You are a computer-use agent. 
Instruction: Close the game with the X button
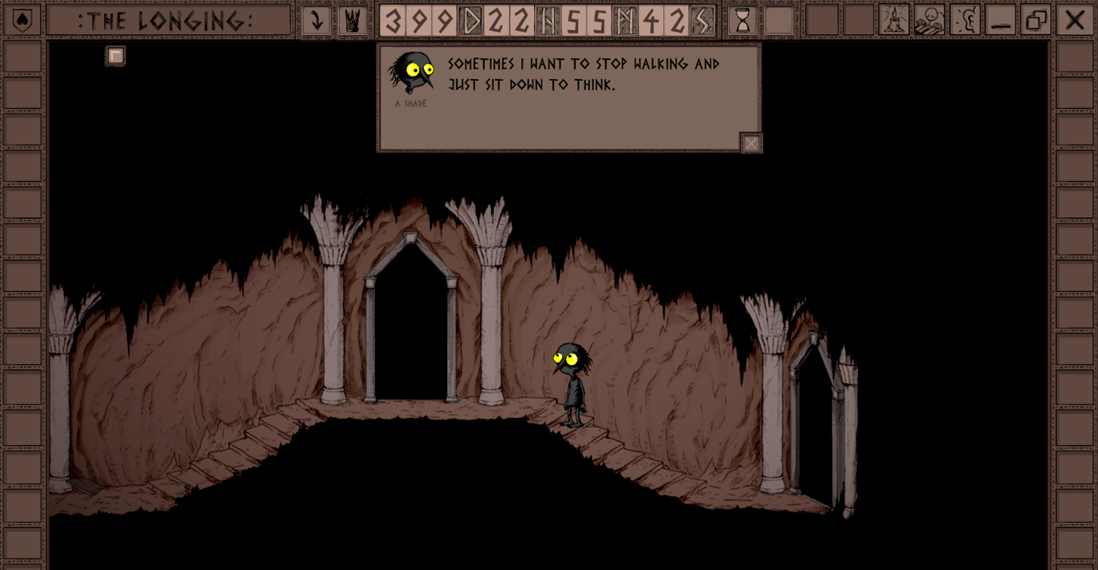pyautogui.click(x=1075, y=20)
